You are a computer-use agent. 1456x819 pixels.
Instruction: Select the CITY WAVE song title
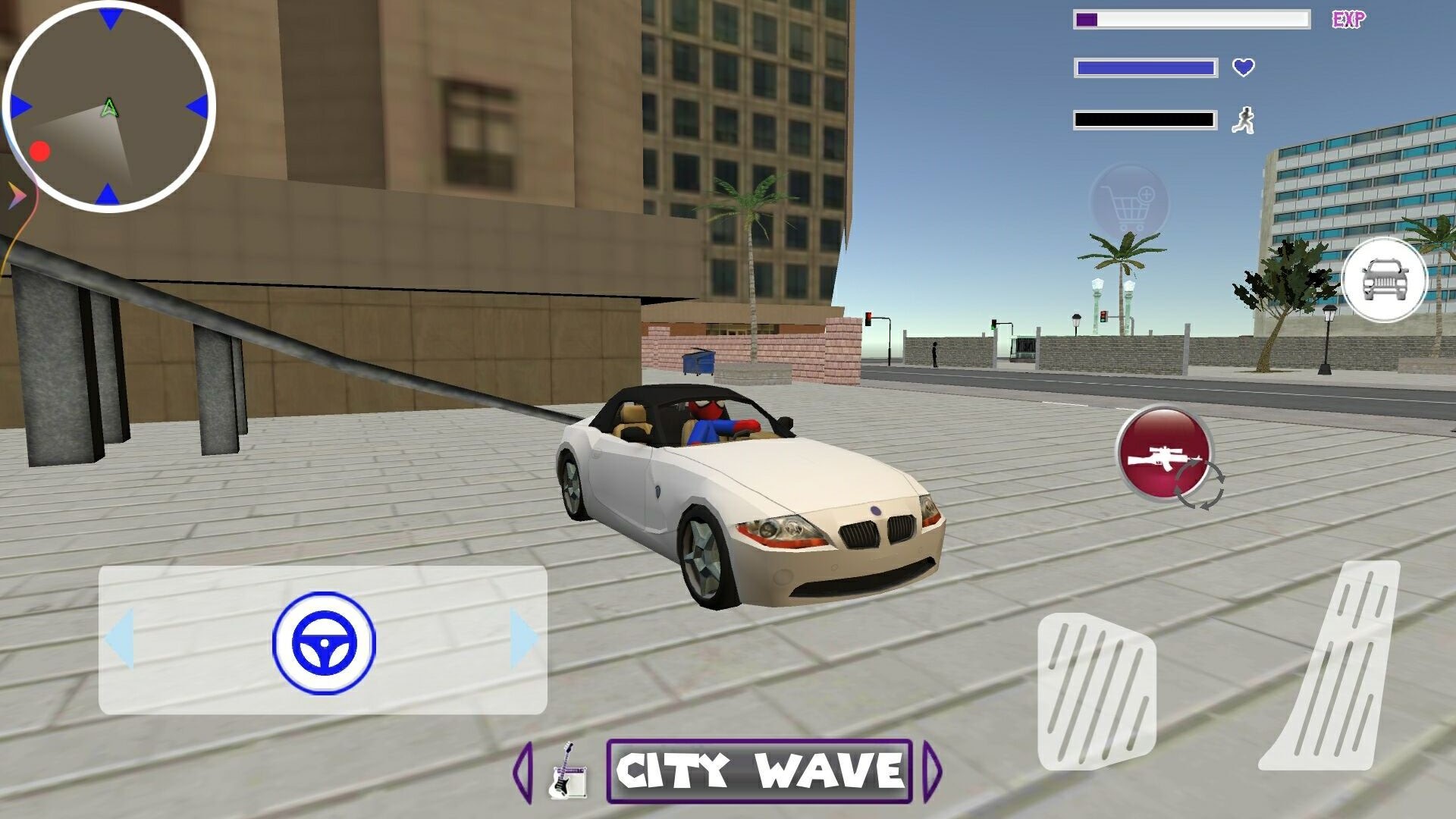756,768
